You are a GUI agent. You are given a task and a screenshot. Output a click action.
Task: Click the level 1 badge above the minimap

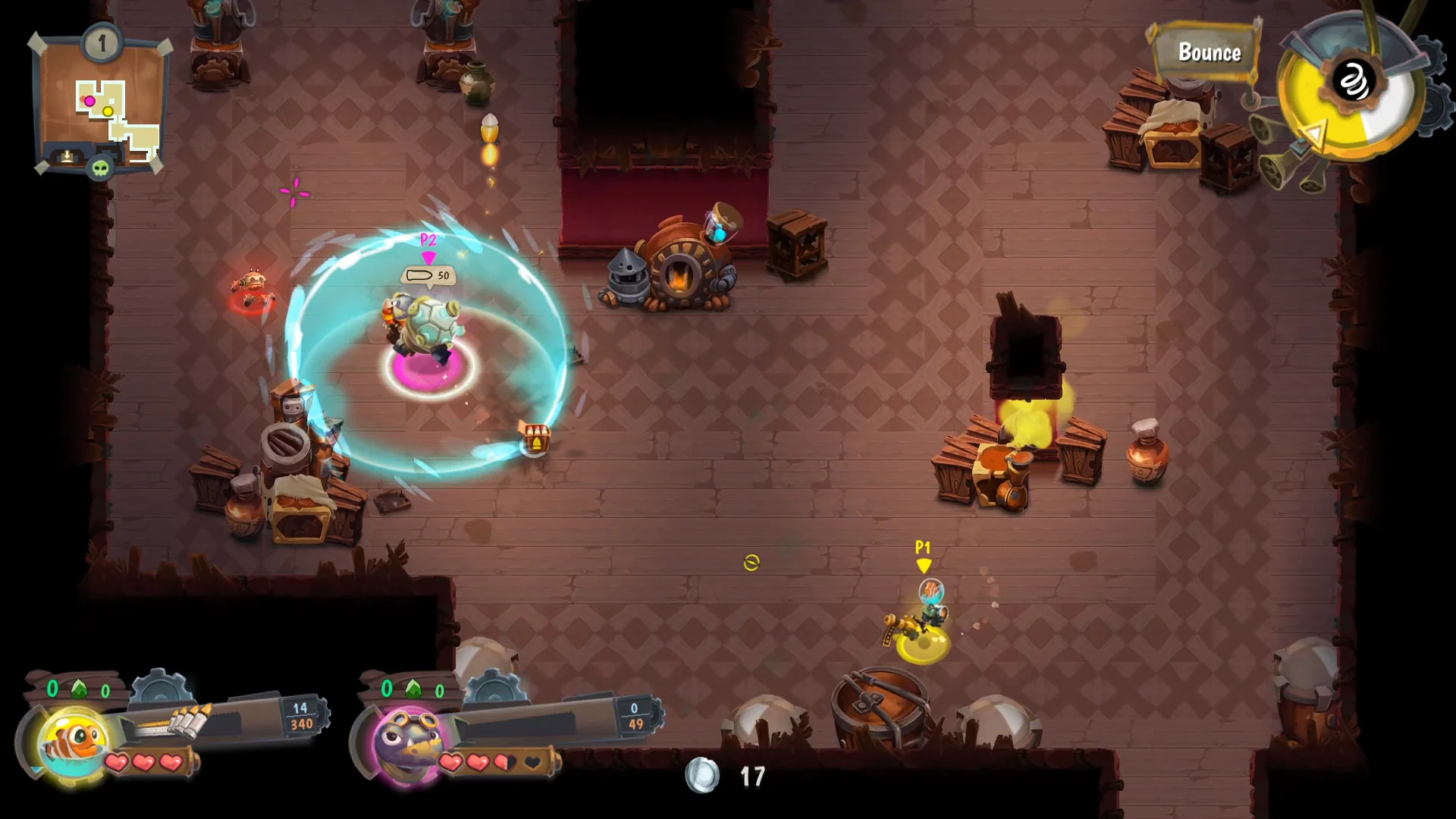coord(101,44)
